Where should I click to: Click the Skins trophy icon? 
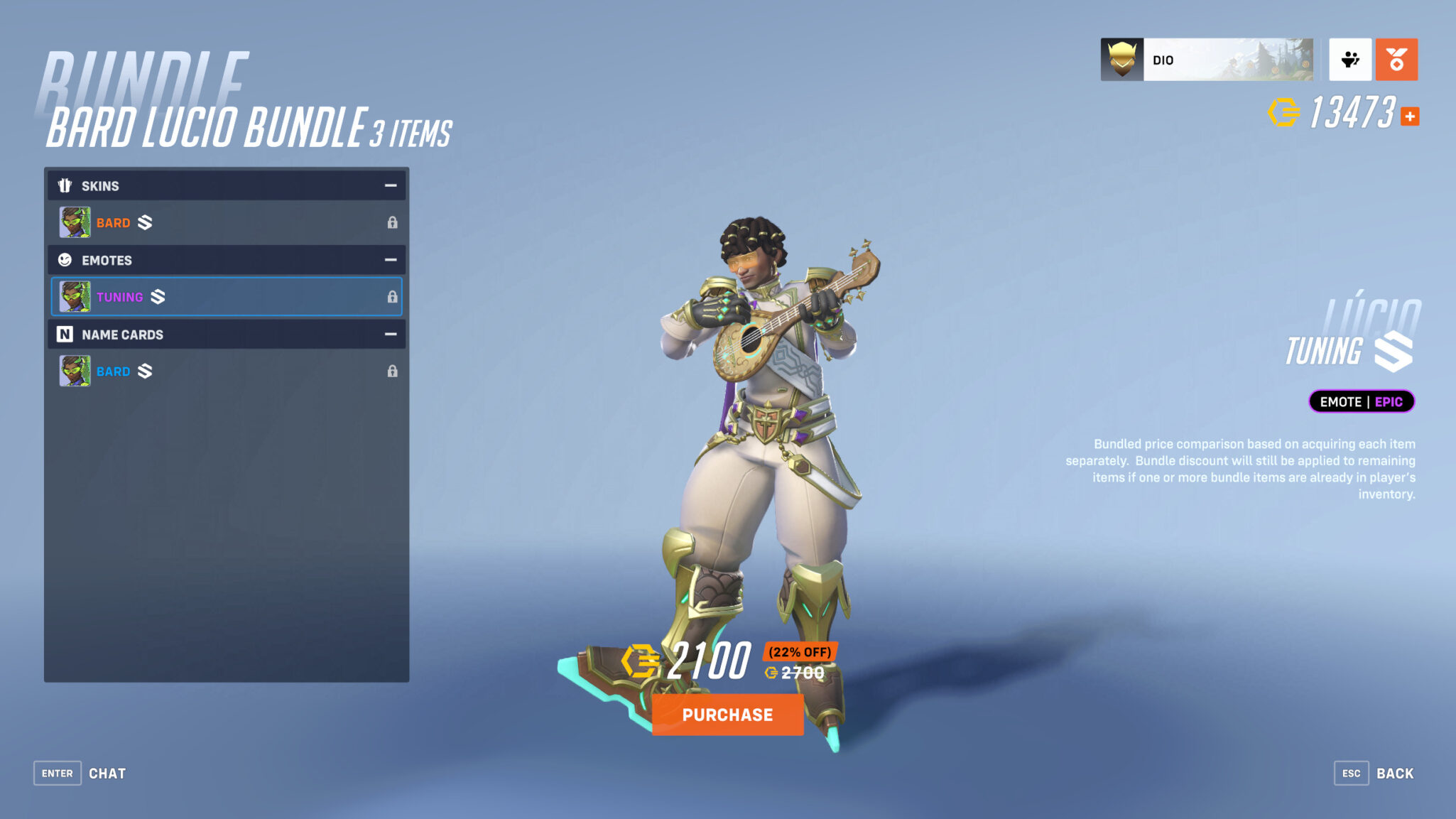(65, 185)
